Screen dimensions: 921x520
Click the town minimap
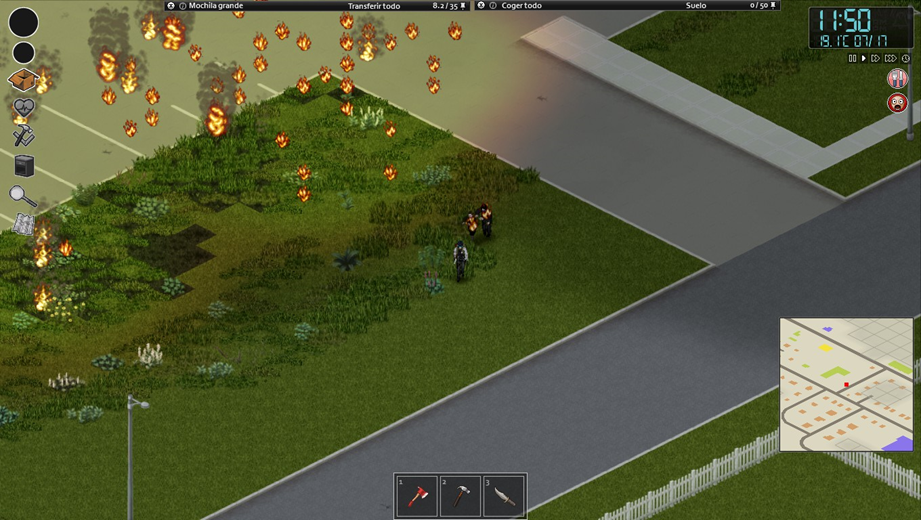tap(846, 384)
